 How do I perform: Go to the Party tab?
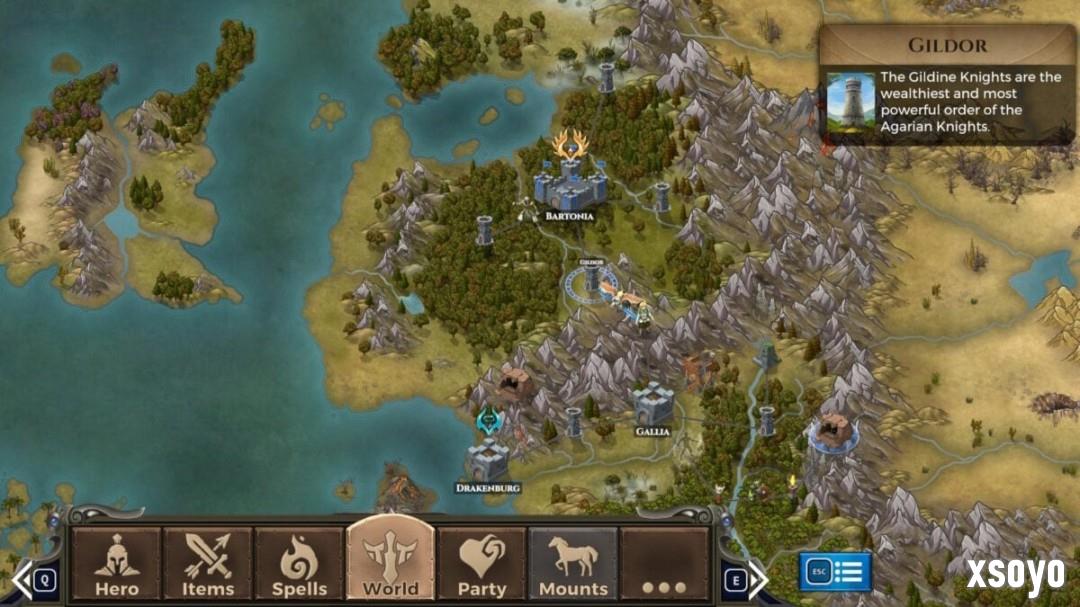point(482,564)
